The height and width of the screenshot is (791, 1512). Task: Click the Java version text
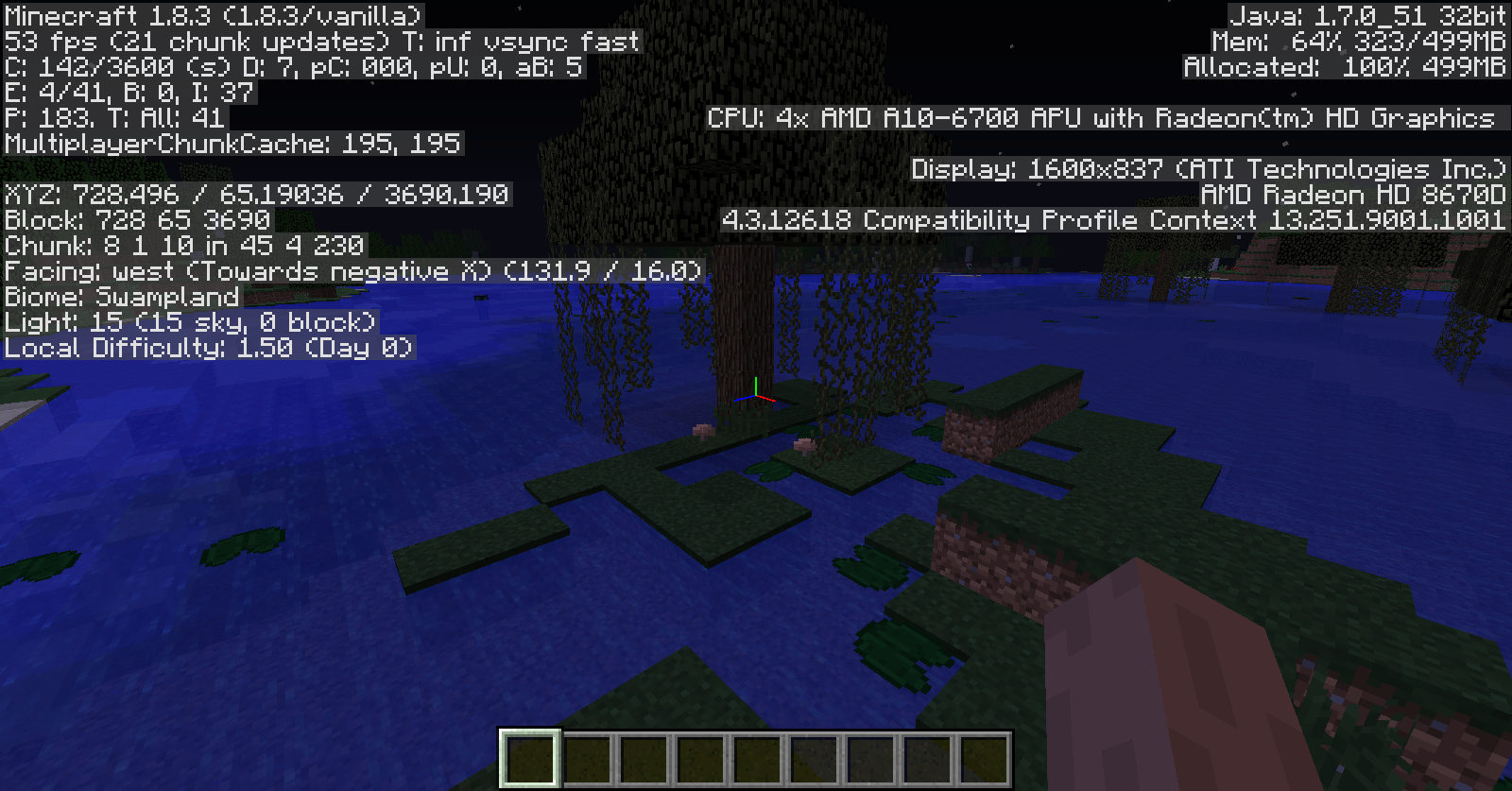point(1366,15)
